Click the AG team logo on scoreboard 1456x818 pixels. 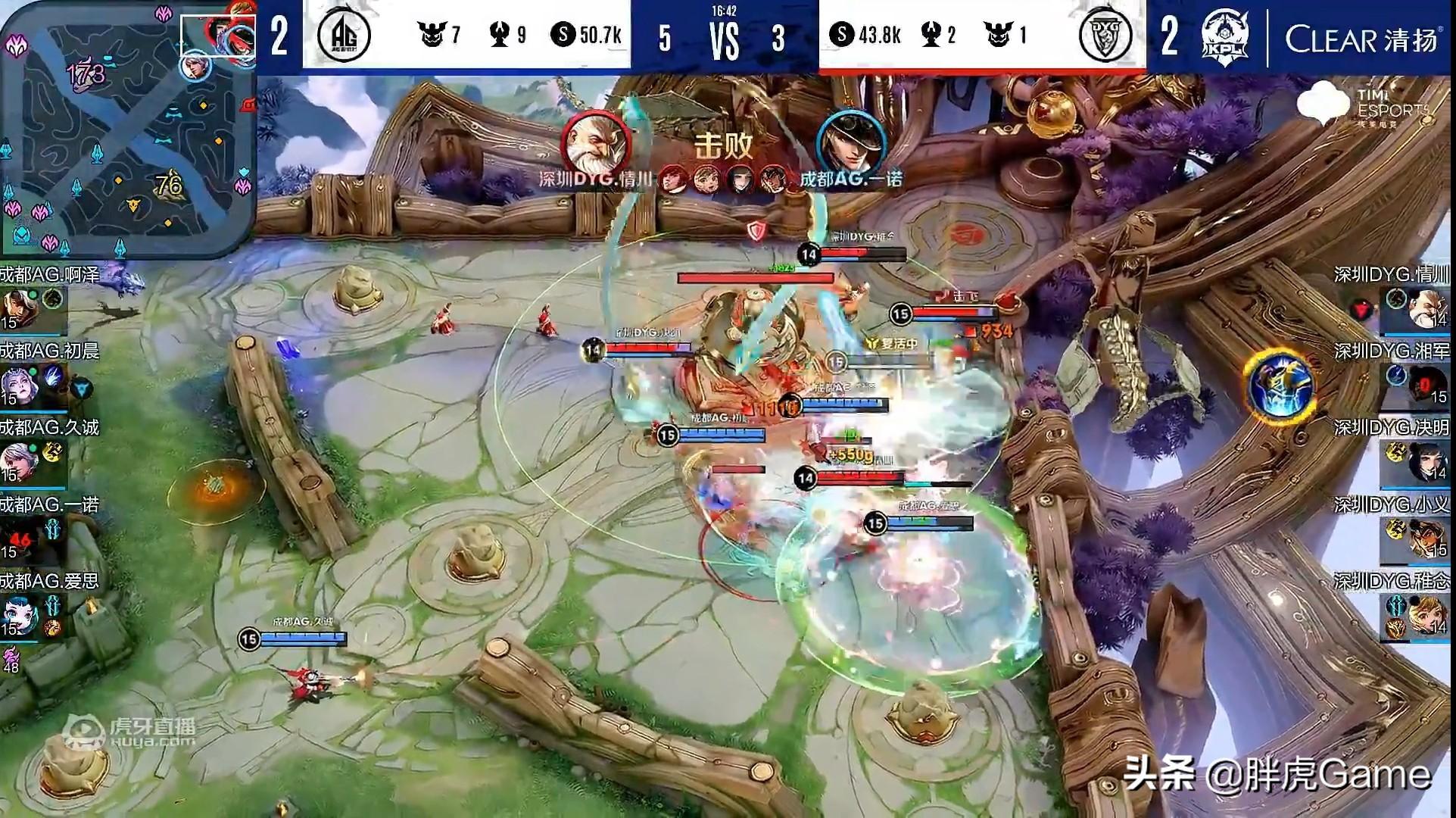(344, 35)
